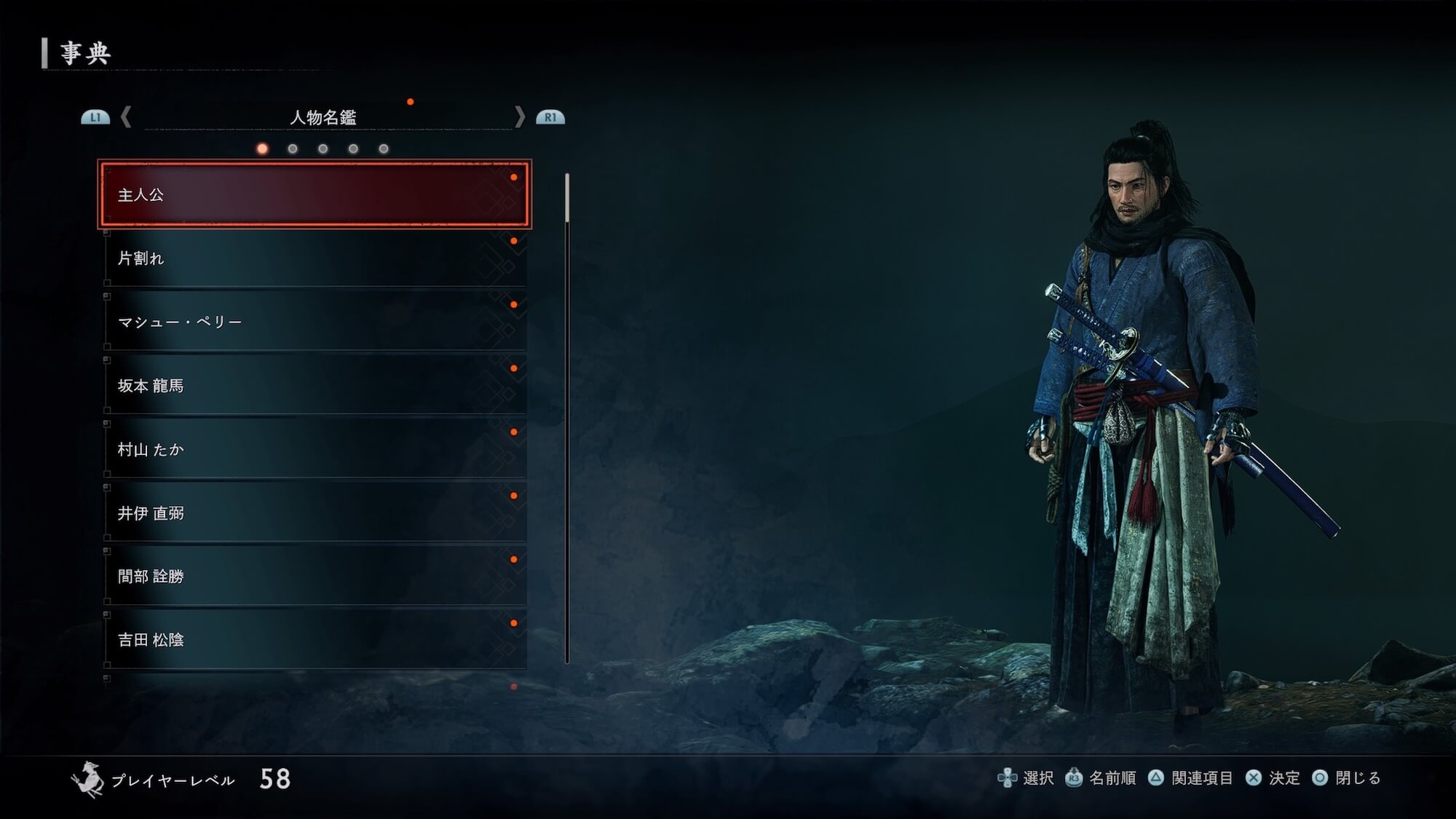
Task: Select 間部 詮勝 from the list
Action: pos(314,577)
